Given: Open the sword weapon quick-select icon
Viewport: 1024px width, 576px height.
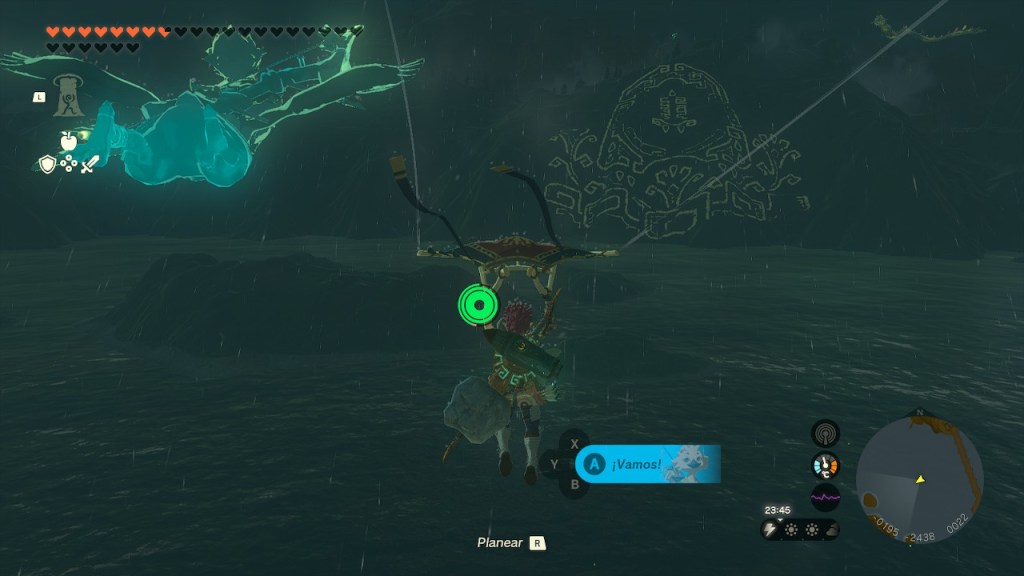Looking at the screenshot, I should [x=88, y=164].
